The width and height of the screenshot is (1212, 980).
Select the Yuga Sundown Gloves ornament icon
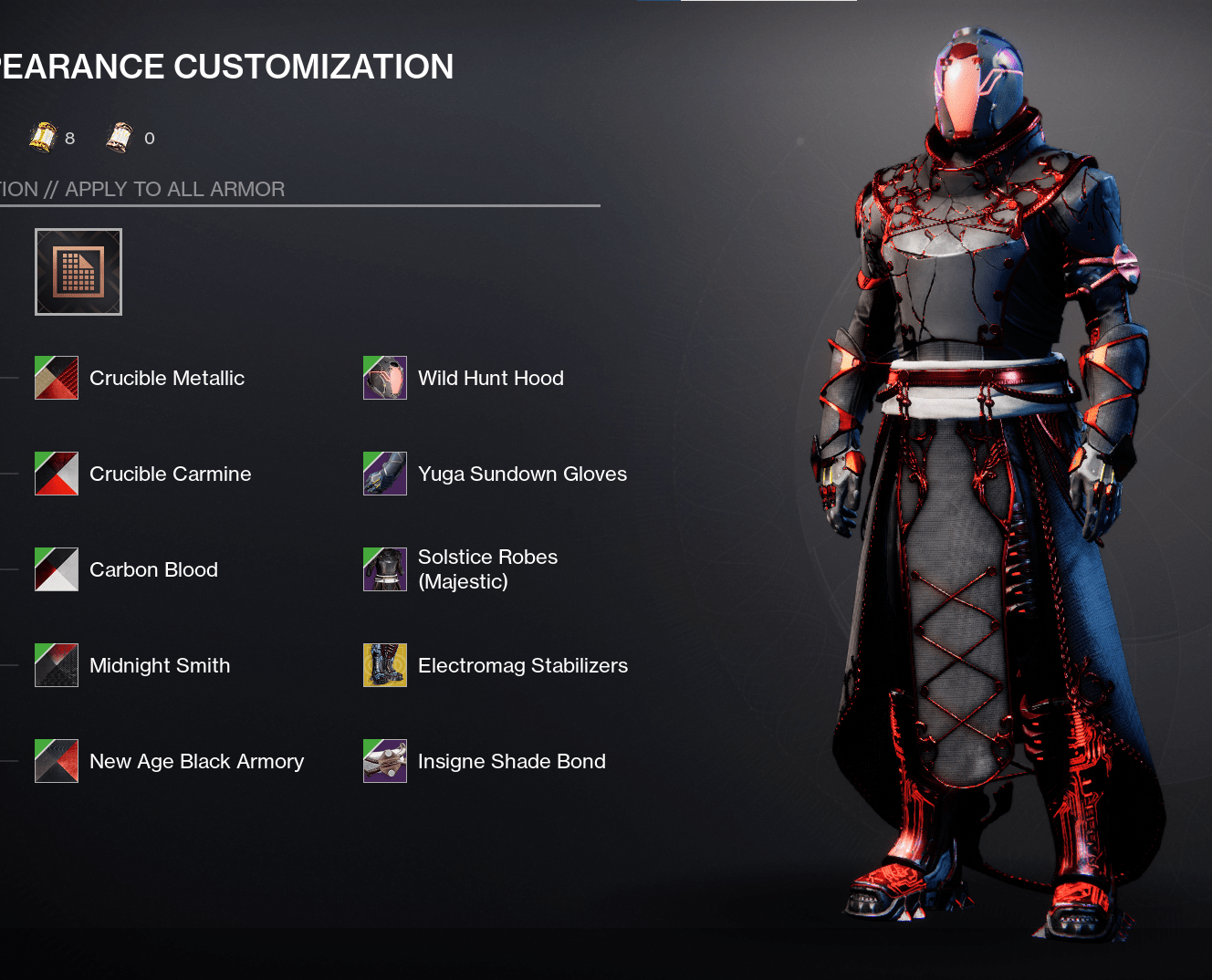(x=384, y=474)
